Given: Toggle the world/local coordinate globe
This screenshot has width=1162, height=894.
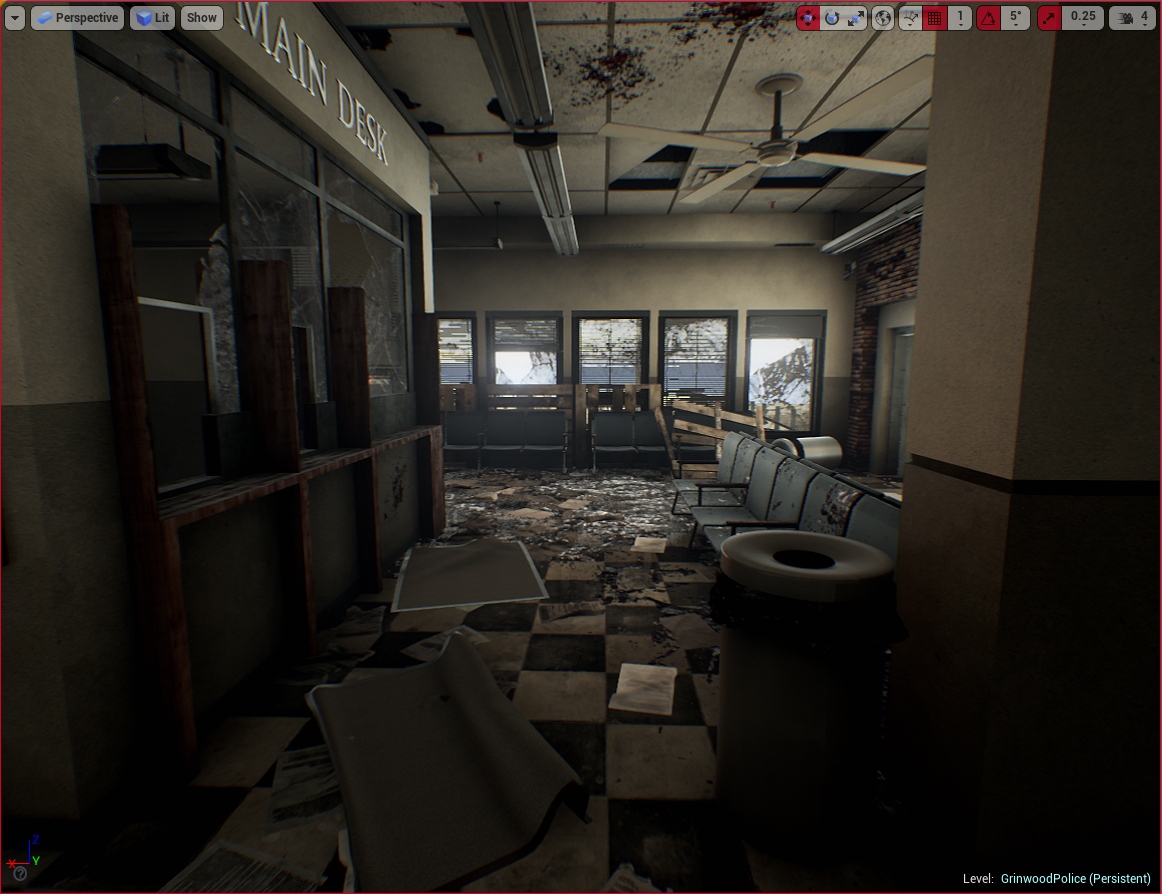Looking at the screenshot, I should [x=883, y=18].
